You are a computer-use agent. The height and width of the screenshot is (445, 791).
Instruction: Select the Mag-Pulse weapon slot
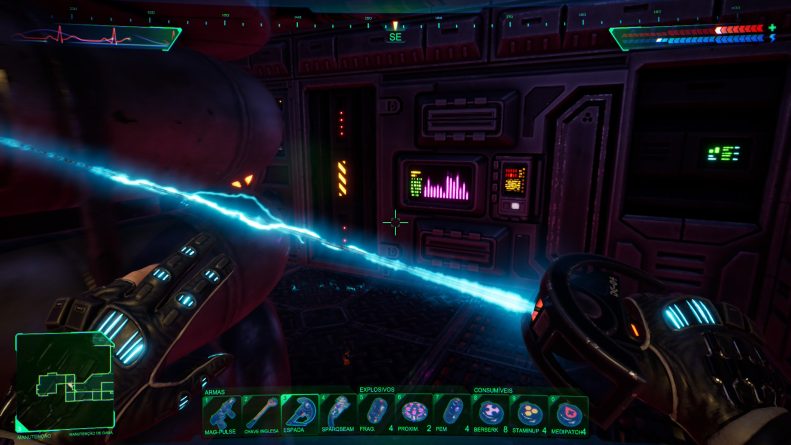pos(222,412)
